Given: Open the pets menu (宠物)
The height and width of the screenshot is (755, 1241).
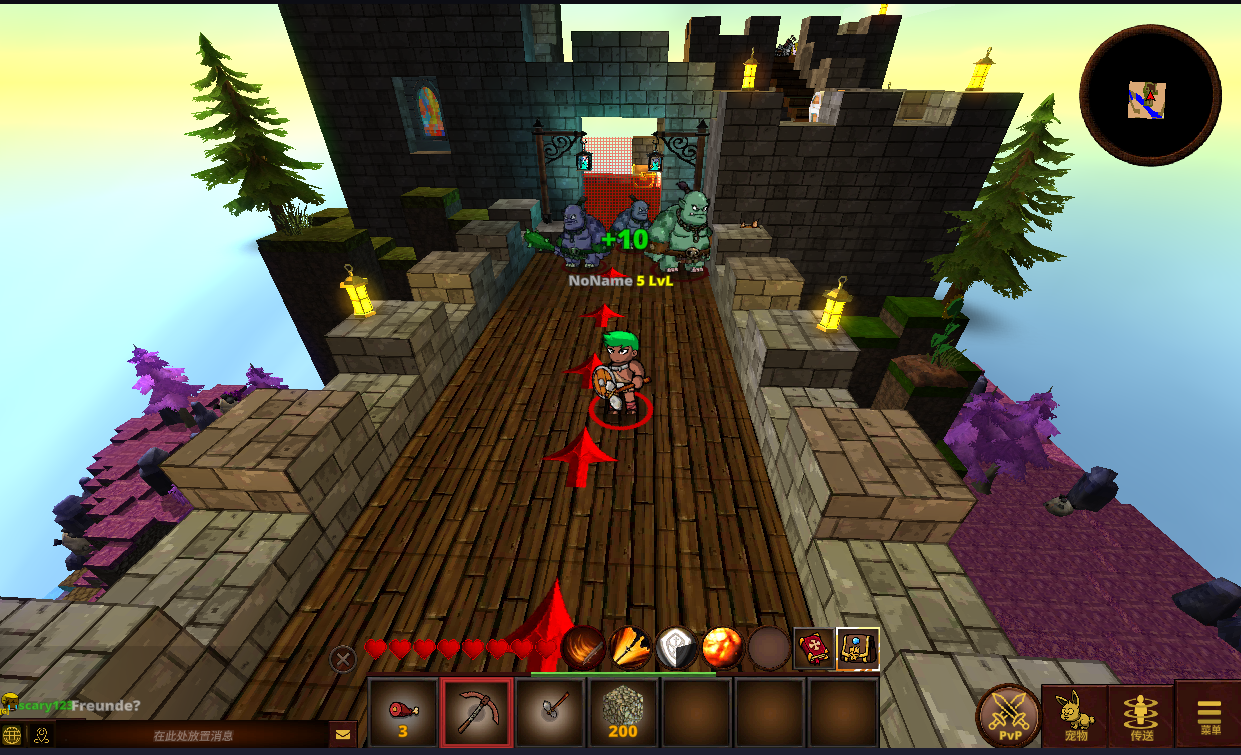Looking at the screenshot, I should [1074, 716].
